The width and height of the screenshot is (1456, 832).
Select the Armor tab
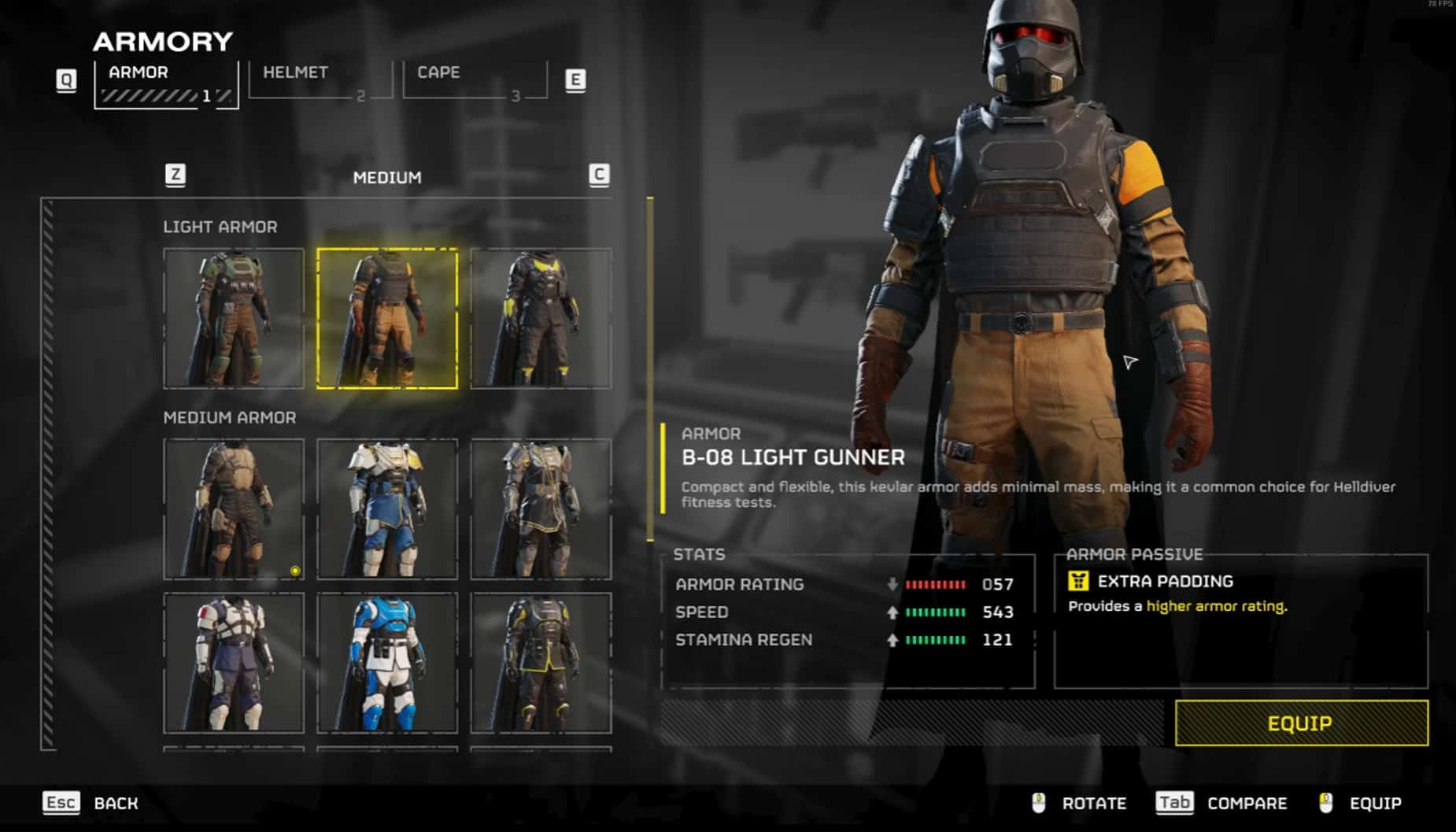point(165,83)
